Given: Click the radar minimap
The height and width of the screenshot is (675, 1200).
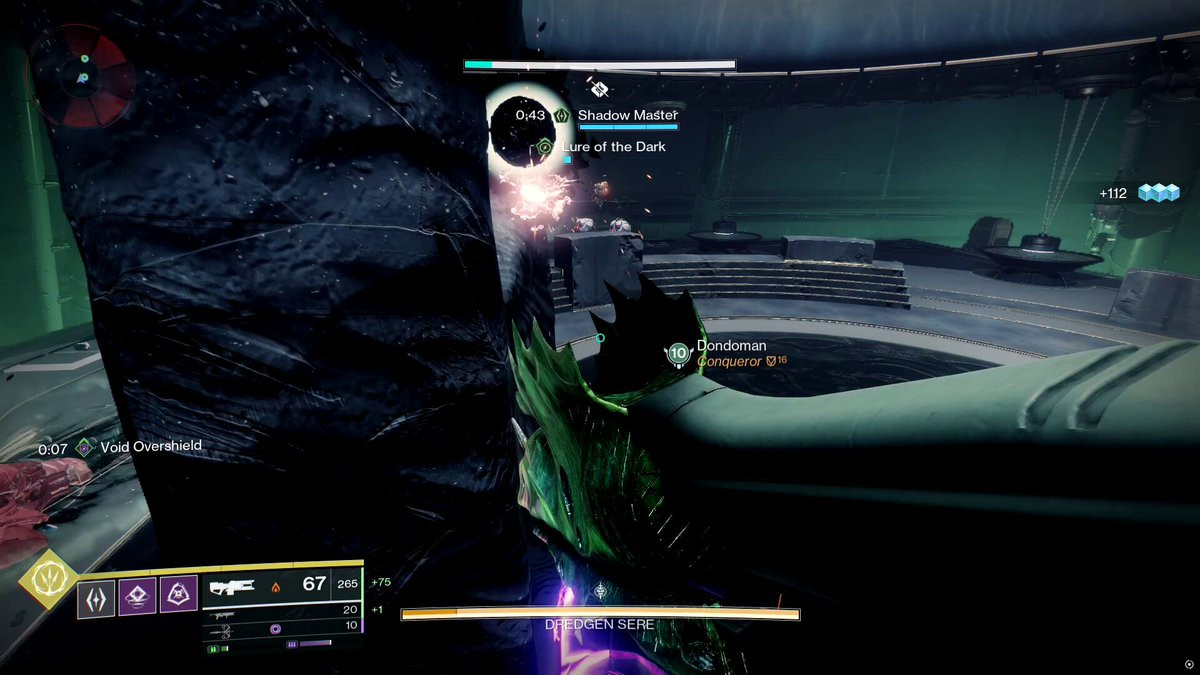Looking at the screenshot, I should (x=83, y=77).
